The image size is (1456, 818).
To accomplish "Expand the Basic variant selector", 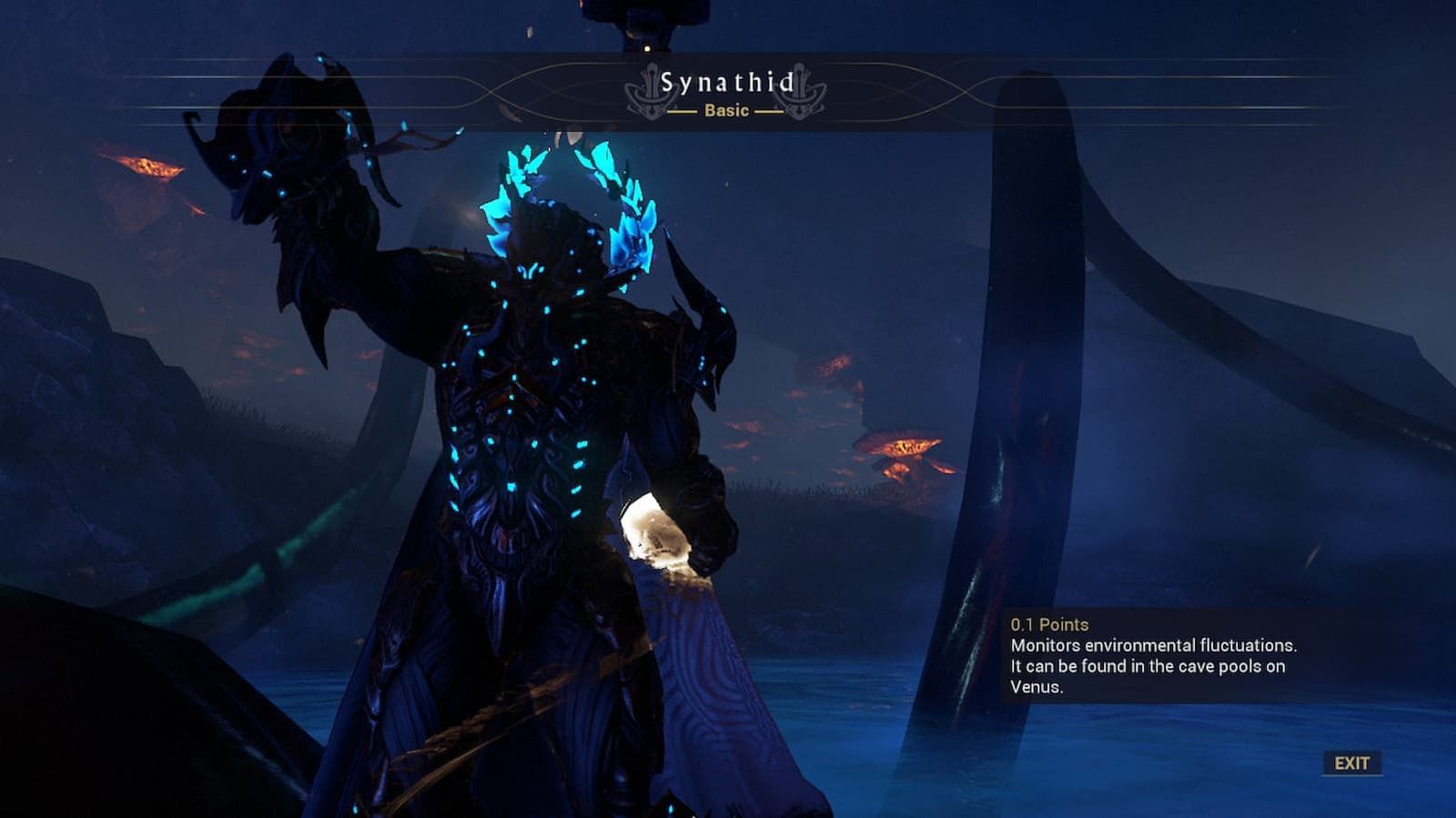I will (726, 111).
